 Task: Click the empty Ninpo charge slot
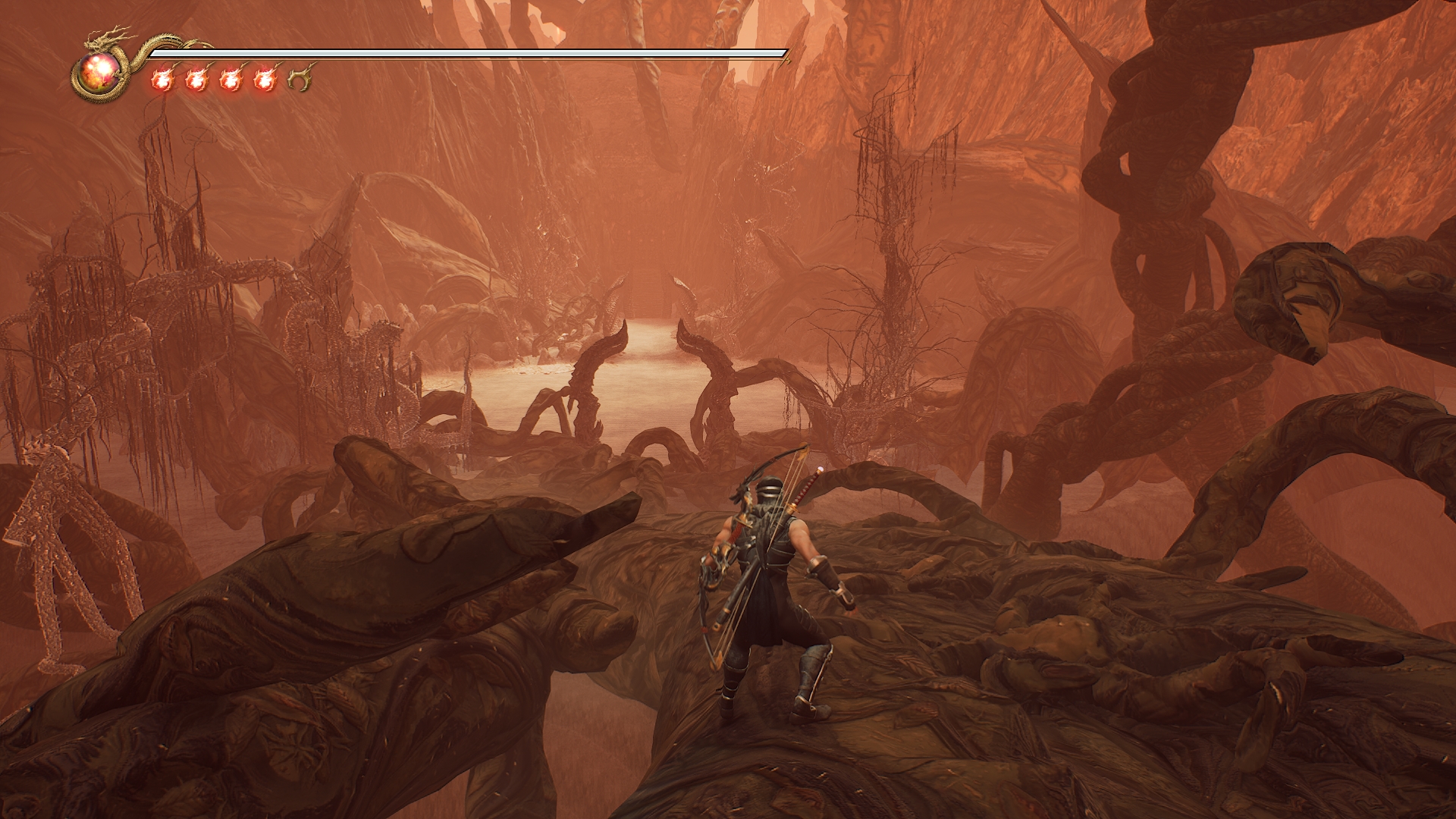point(300,80)
